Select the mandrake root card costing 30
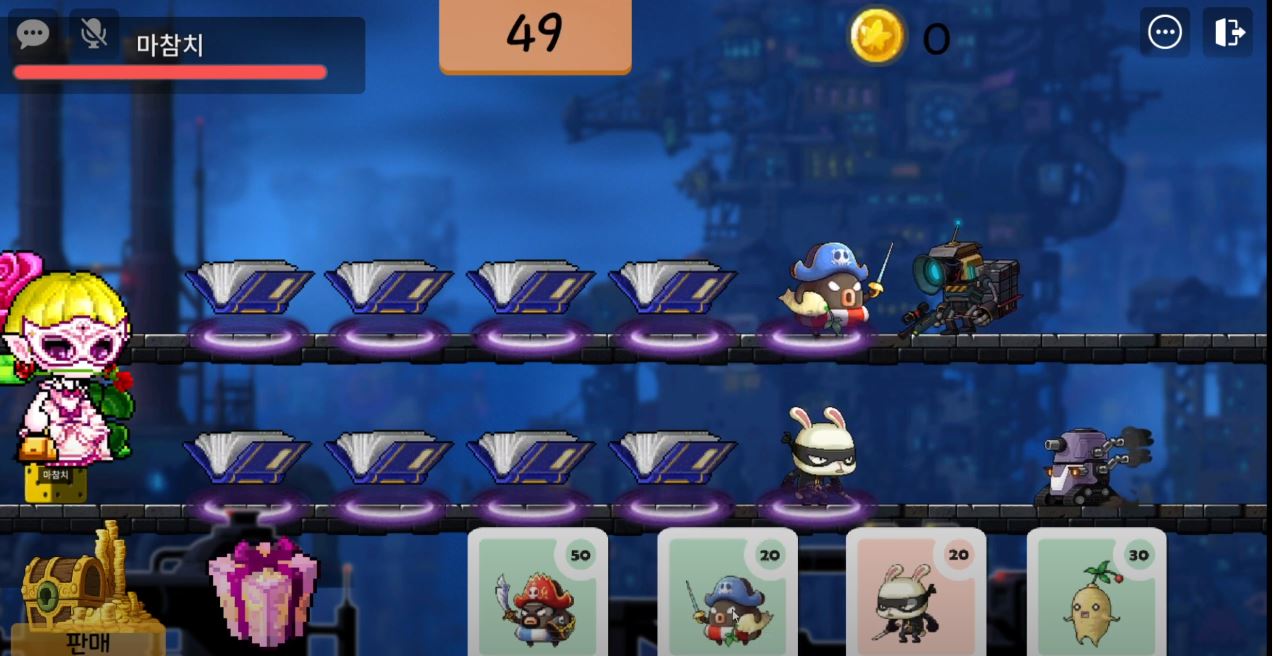 1096,592
